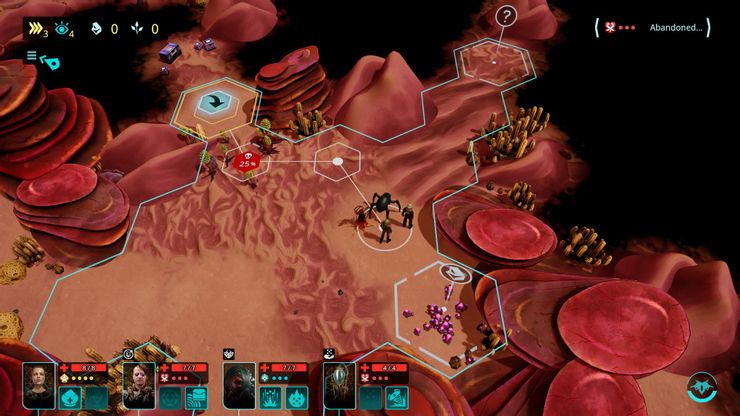
Task: Use the hooded woman's crate ability
Action: (196, 397)
